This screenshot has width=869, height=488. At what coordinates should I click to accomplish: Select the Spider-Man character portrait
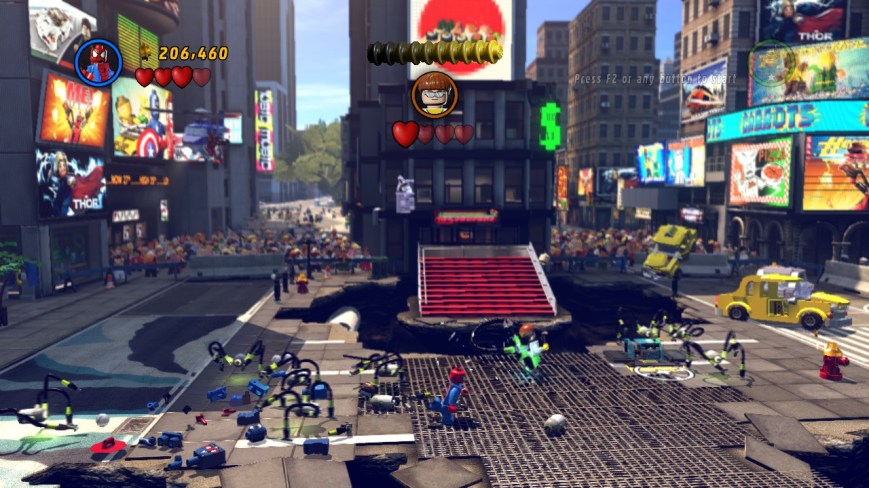coord(98,62)
